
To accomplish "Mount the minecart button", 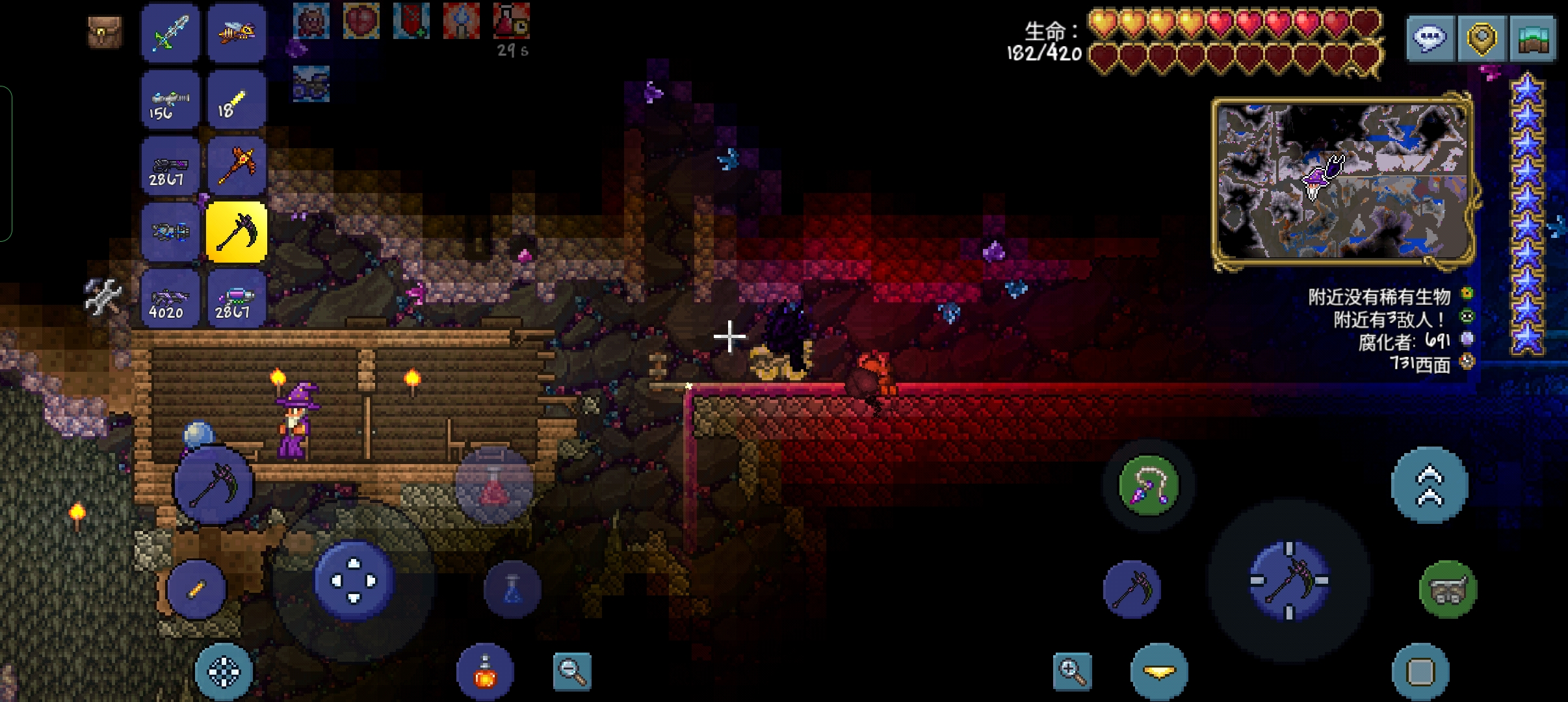I will pyautogui.click(x=1448, y=590).
